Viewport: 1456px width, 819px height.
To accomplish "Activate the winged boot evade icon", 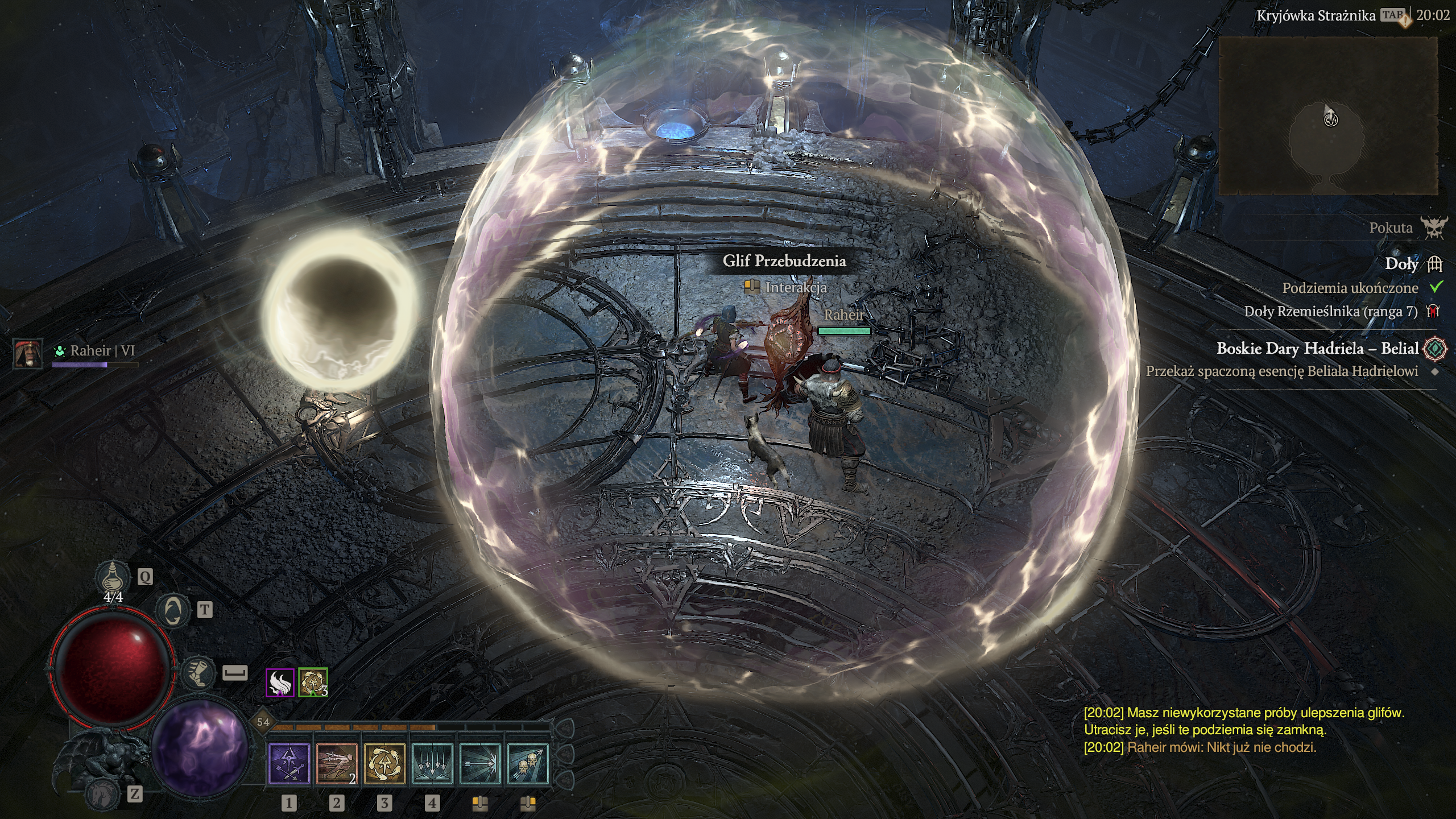I will pos(198,673).
